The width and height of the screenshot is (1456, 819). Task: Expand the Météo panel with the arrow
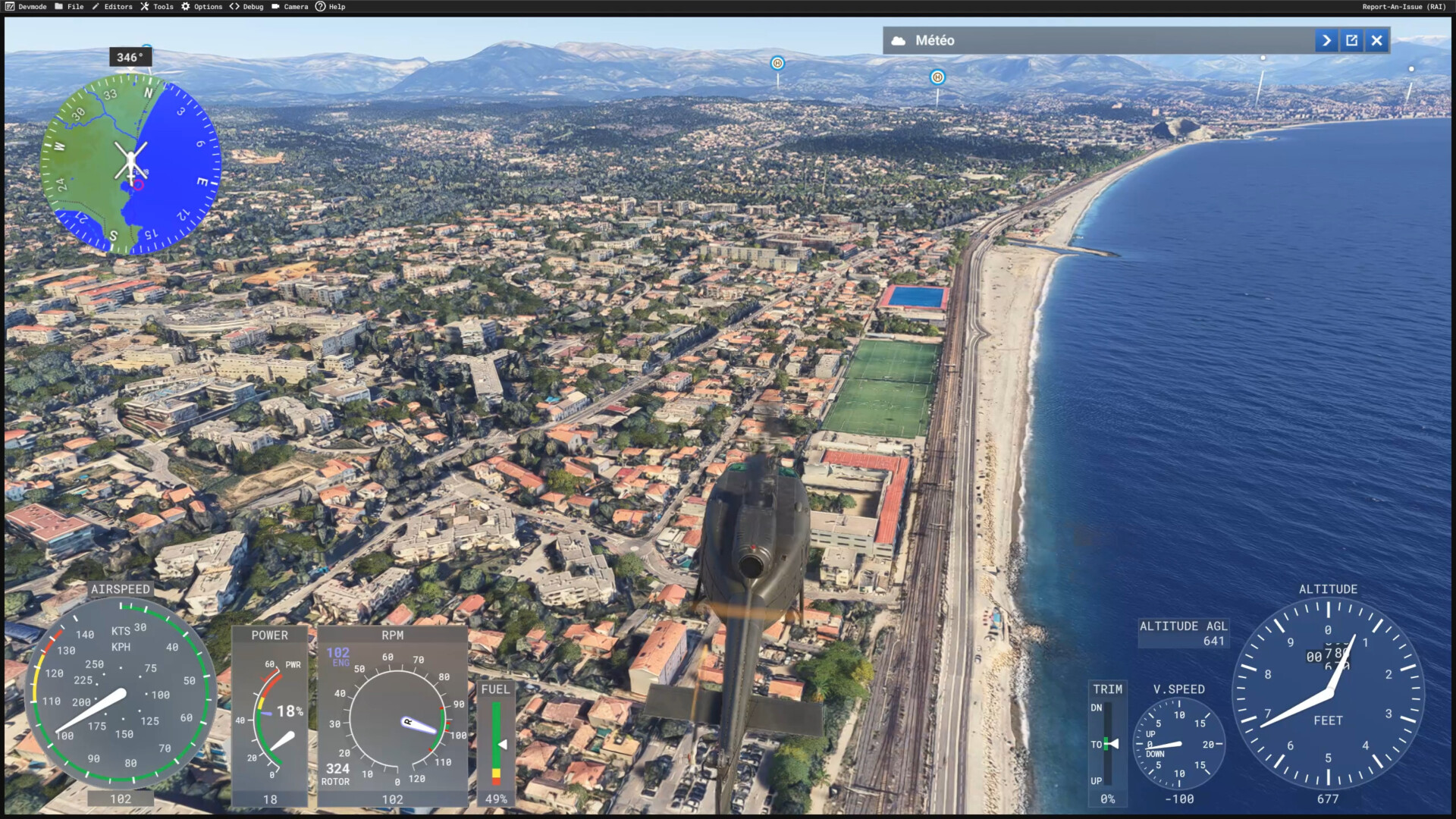(1326, 41)
